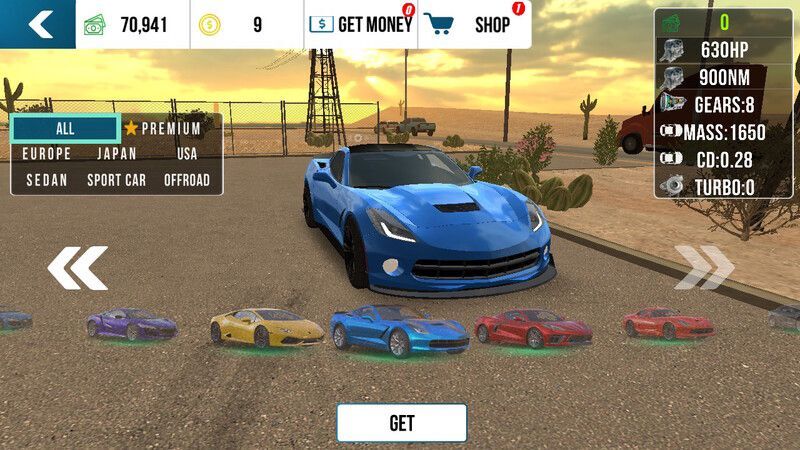800x450 pixels.
Task: Go back with the white arrow button
Action: click(x=38, y=24)
